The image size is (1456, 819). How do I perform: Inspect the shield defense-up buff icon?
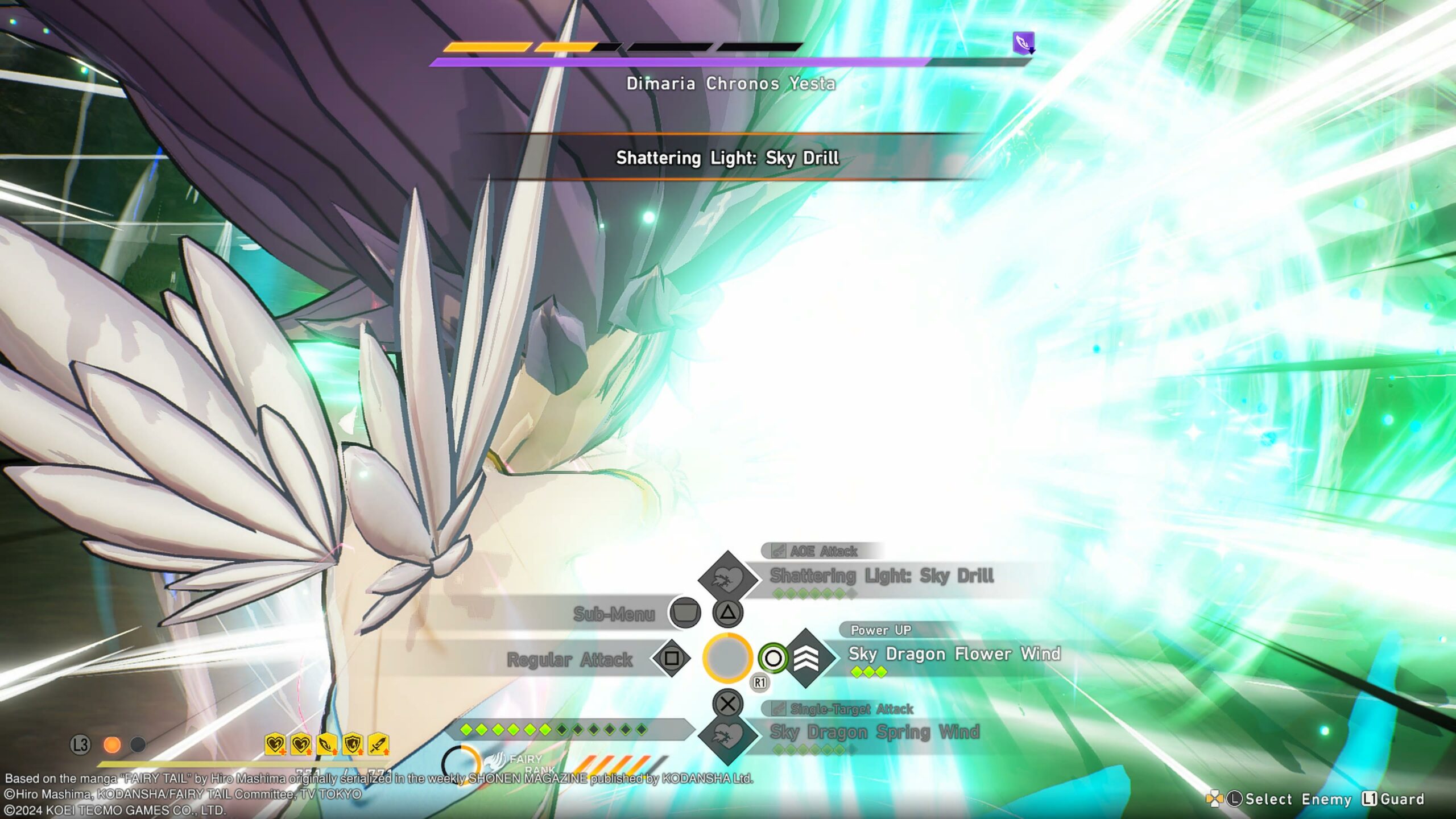tap(353, 744)
